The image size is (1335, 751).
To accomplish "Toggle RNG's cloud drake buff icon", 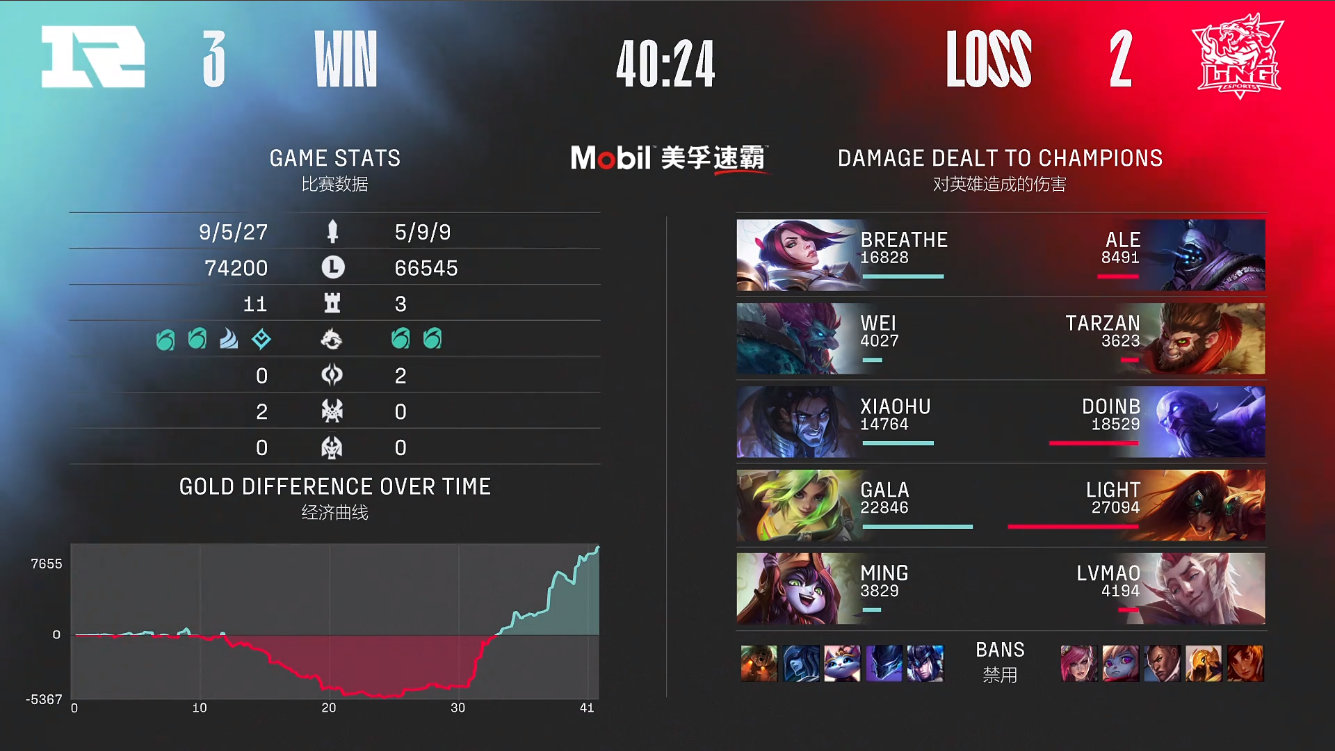I will tap(227, 340).
